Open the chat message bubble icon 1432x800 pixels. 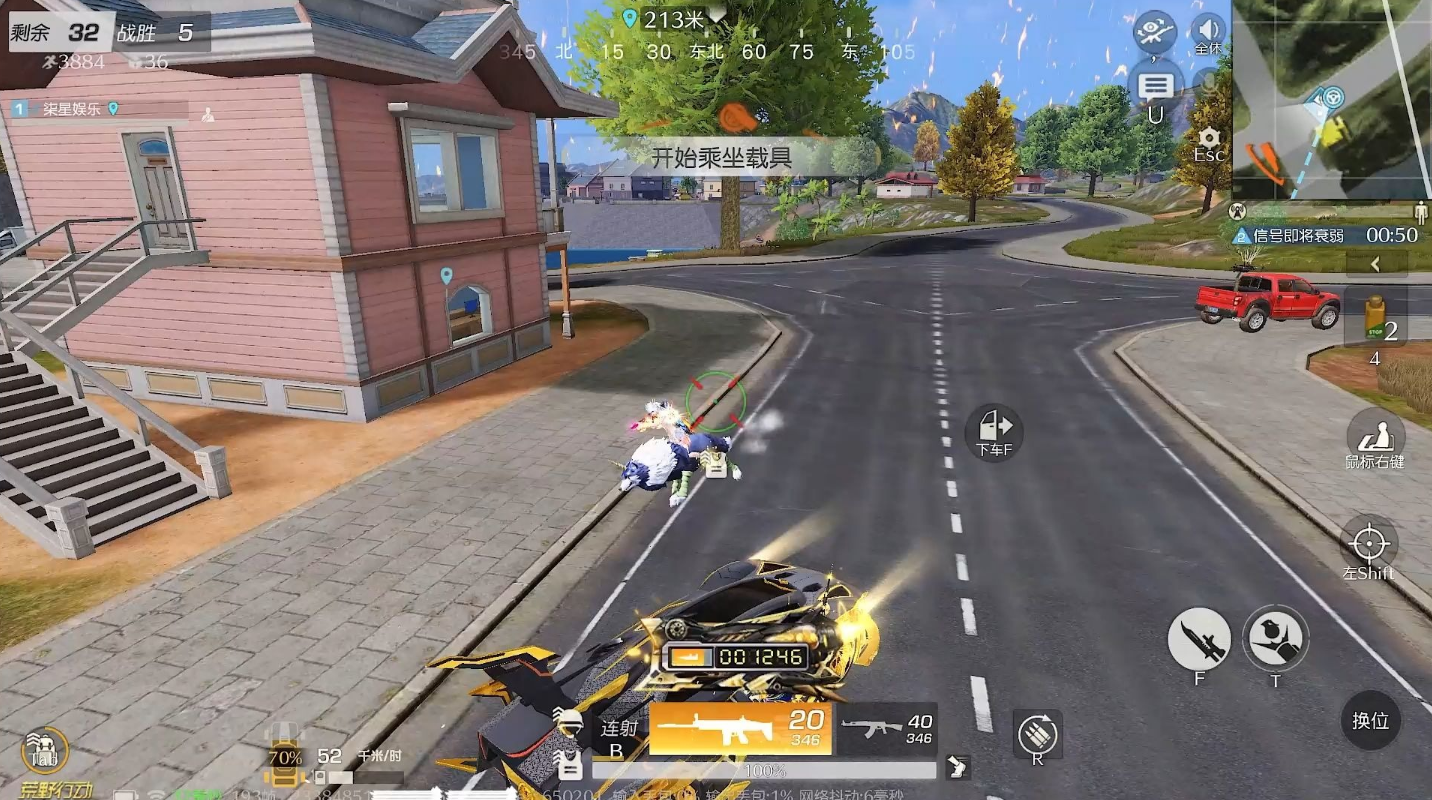point(1155,86)
